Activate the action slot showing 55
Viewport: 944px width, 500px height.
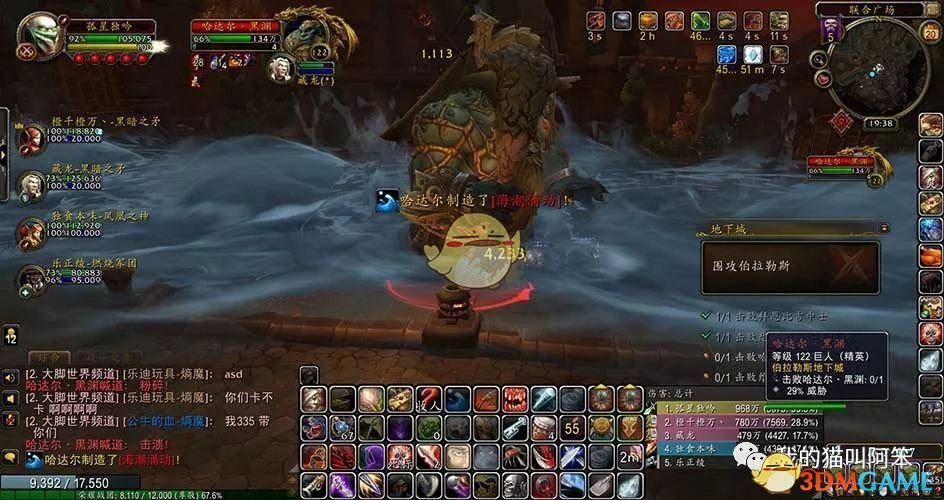point(571,428)
